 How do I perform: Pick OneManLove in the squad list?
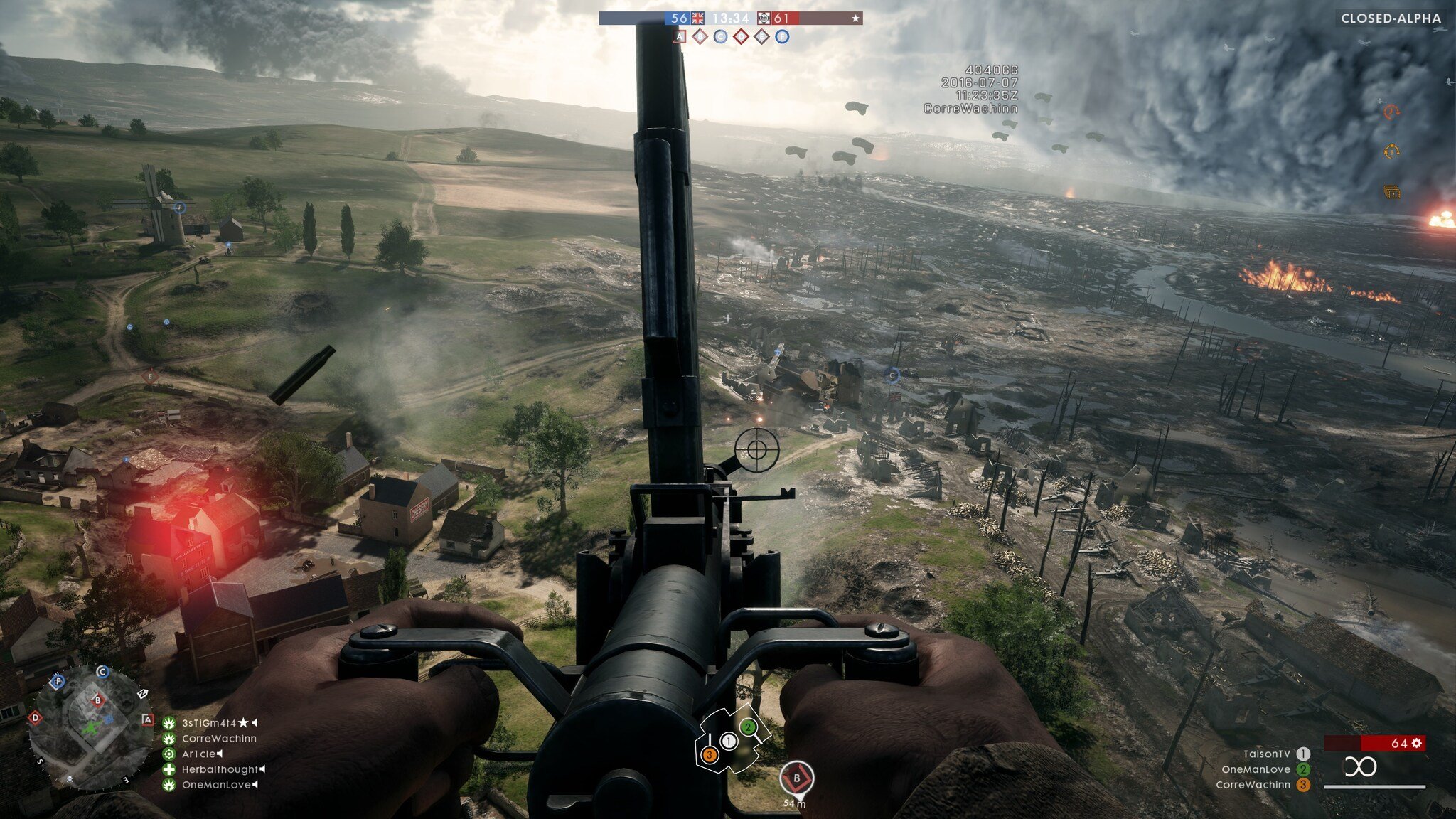(x=216, y=785)
